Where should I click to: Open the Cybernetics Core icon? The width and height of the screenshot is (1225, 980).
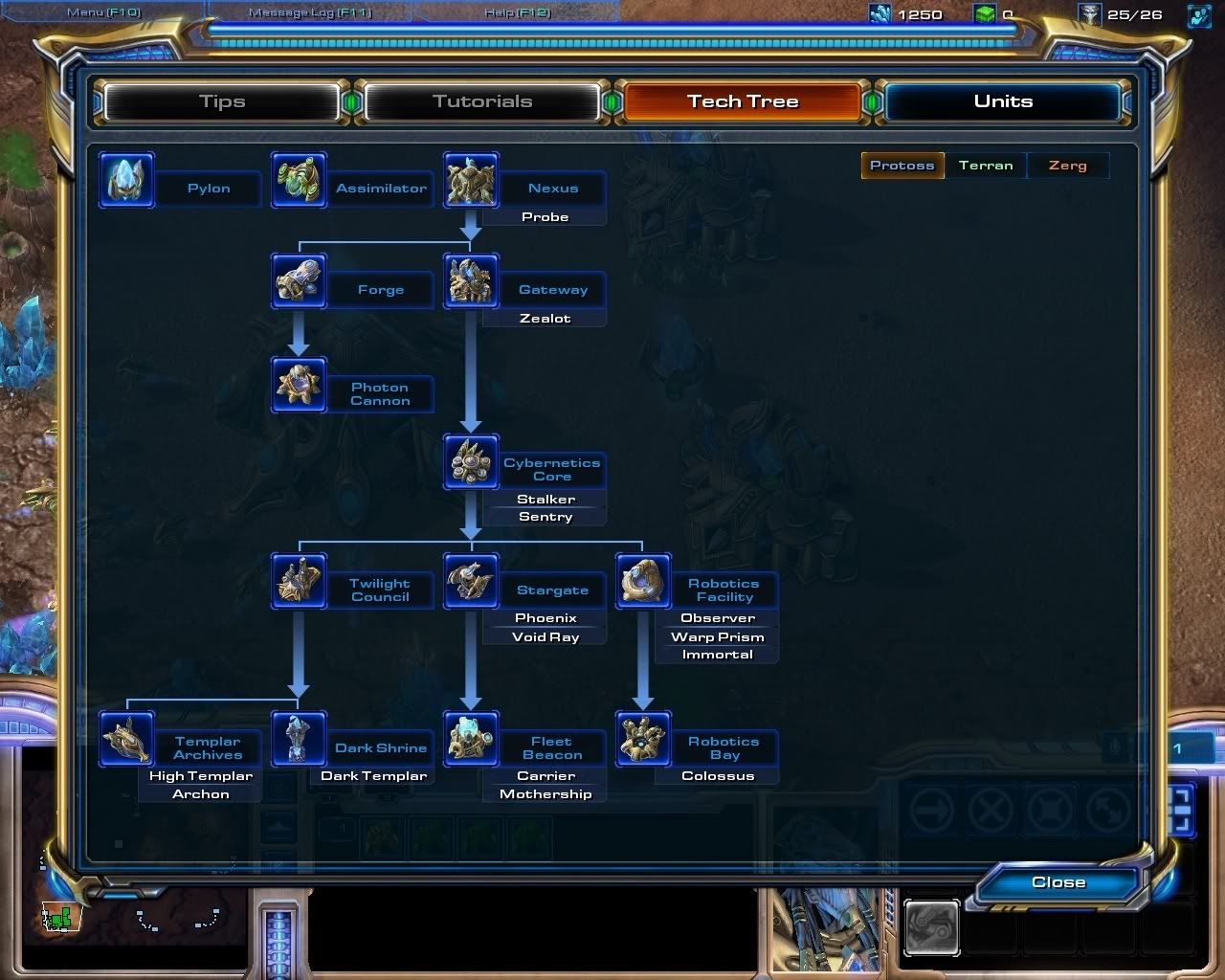471,462
